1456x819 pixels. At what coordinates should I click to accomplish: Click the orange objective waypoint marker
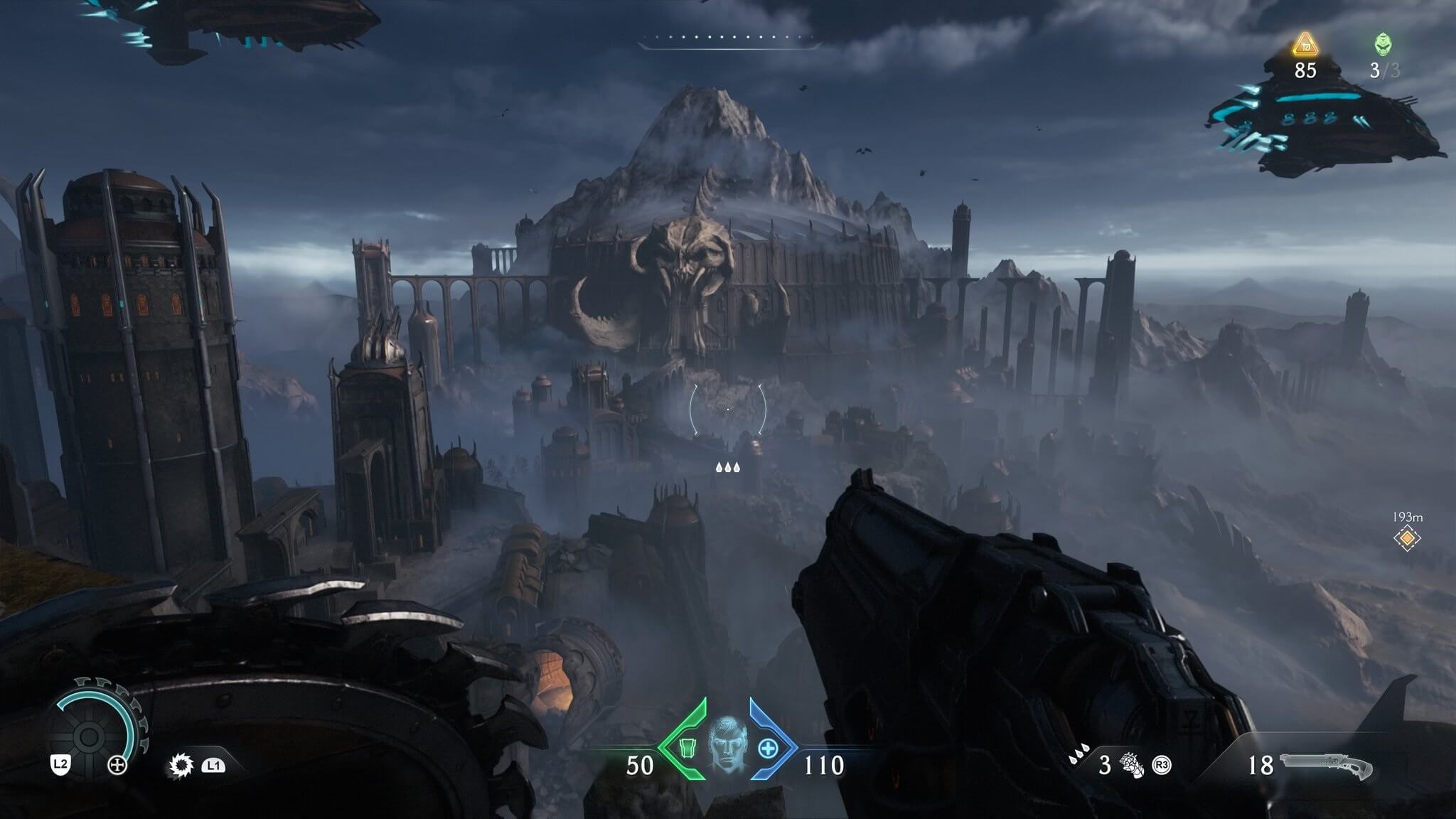(1407, 539)
